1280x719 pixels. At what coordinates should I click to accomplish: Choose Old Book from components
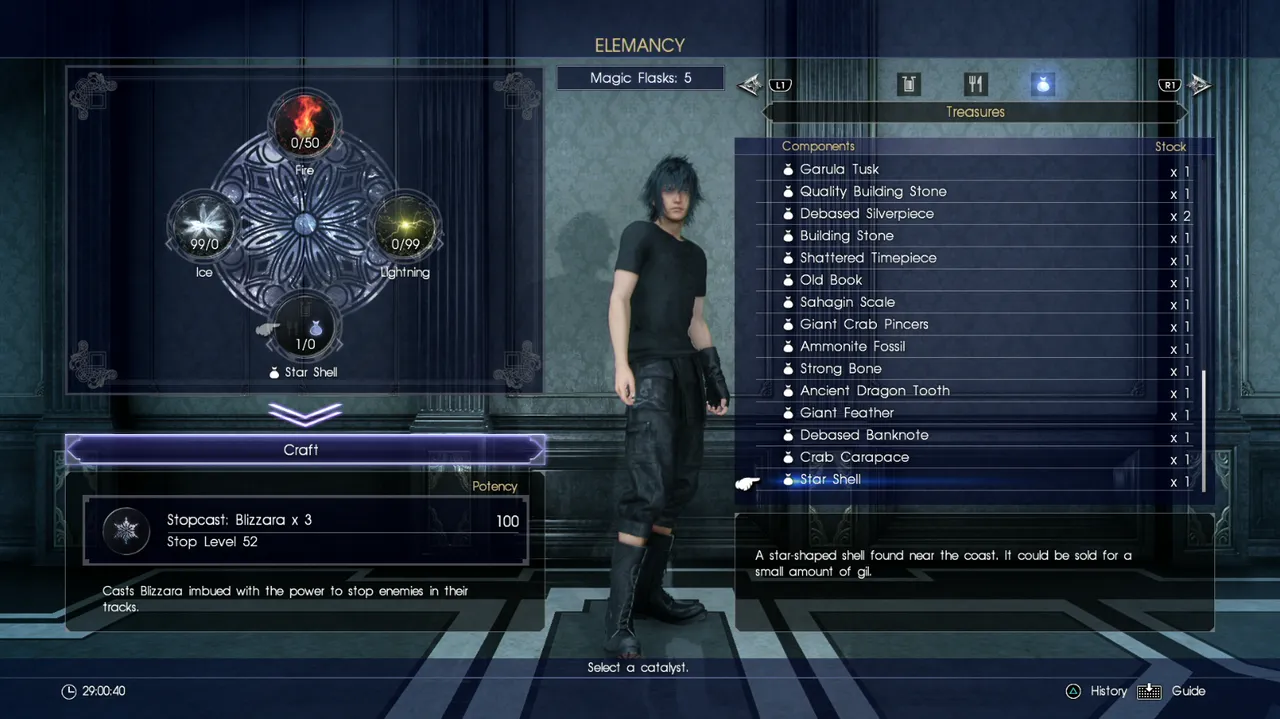pyautogui.click(x=831, y=280)
